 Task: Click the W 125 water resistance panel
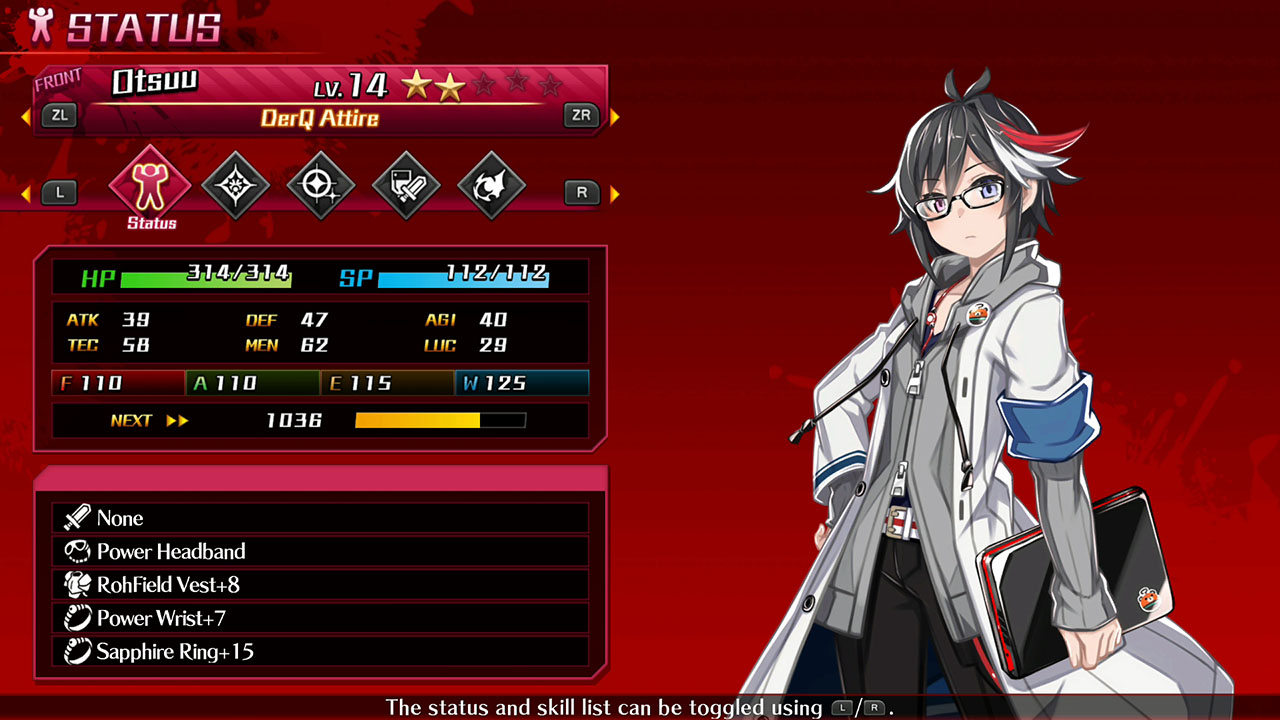522,383
